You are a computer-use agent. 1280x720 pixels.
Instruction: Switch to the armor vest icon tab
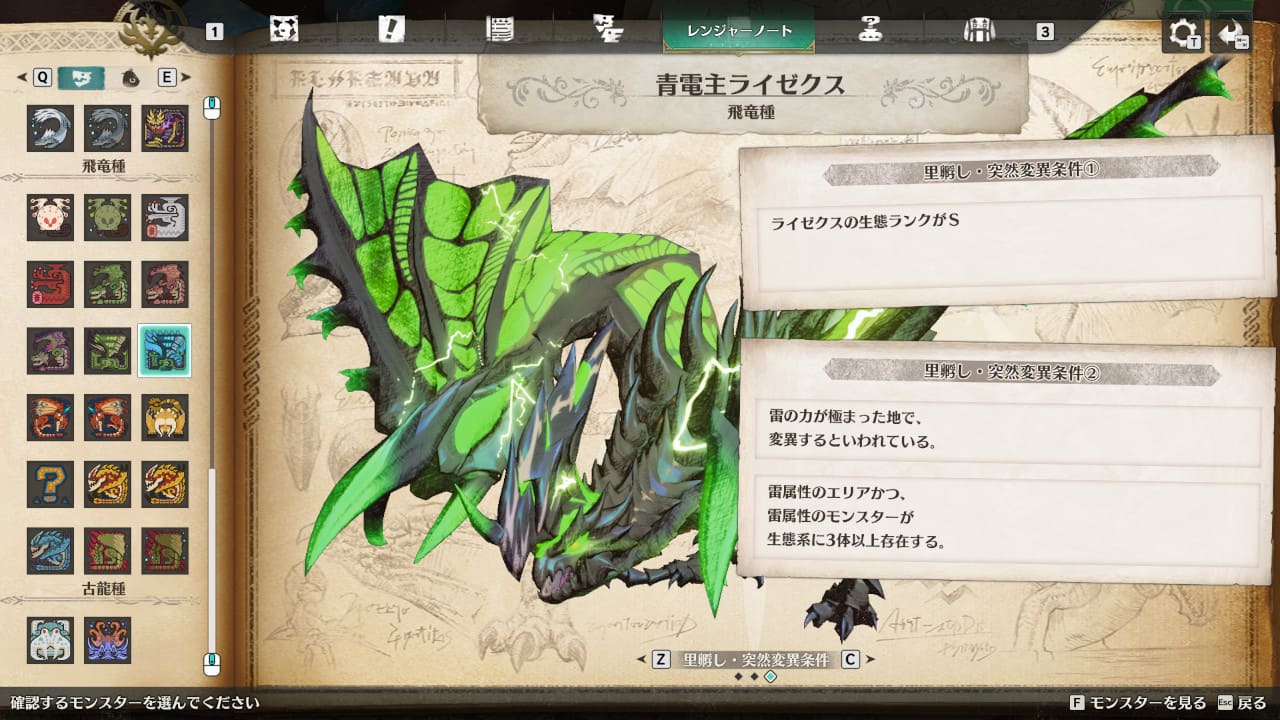pyautogui.click(x=977, y=30)
